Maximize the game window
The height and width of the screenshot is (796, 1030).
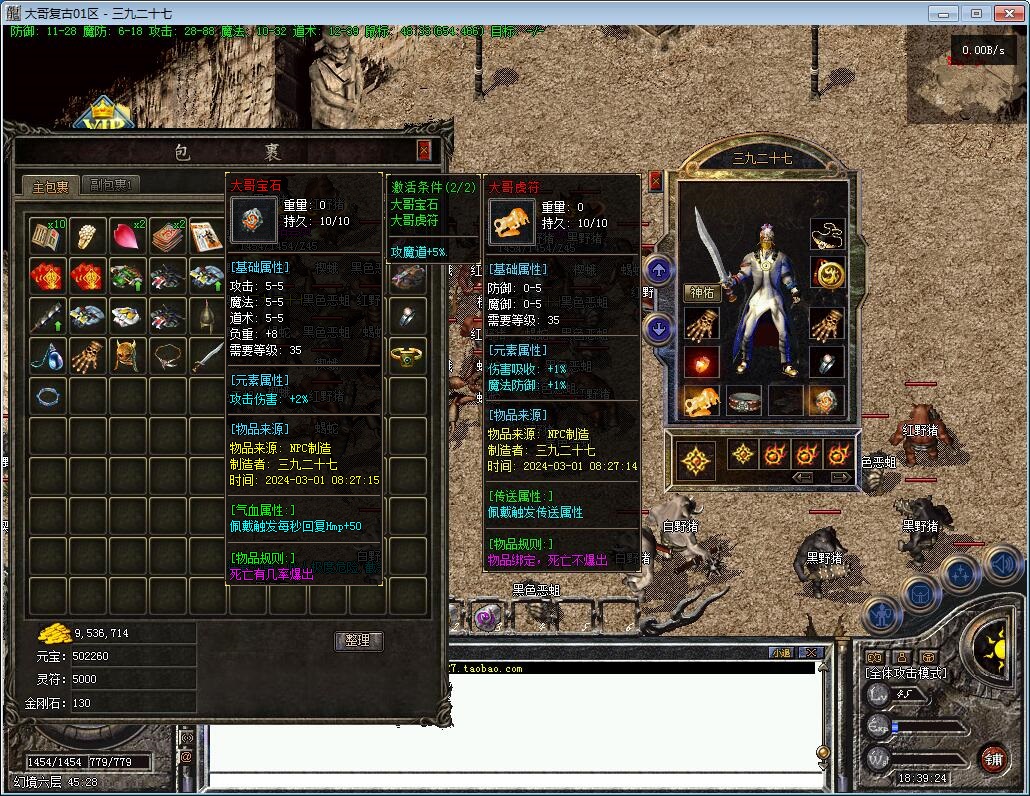click(x=976, y=13)
